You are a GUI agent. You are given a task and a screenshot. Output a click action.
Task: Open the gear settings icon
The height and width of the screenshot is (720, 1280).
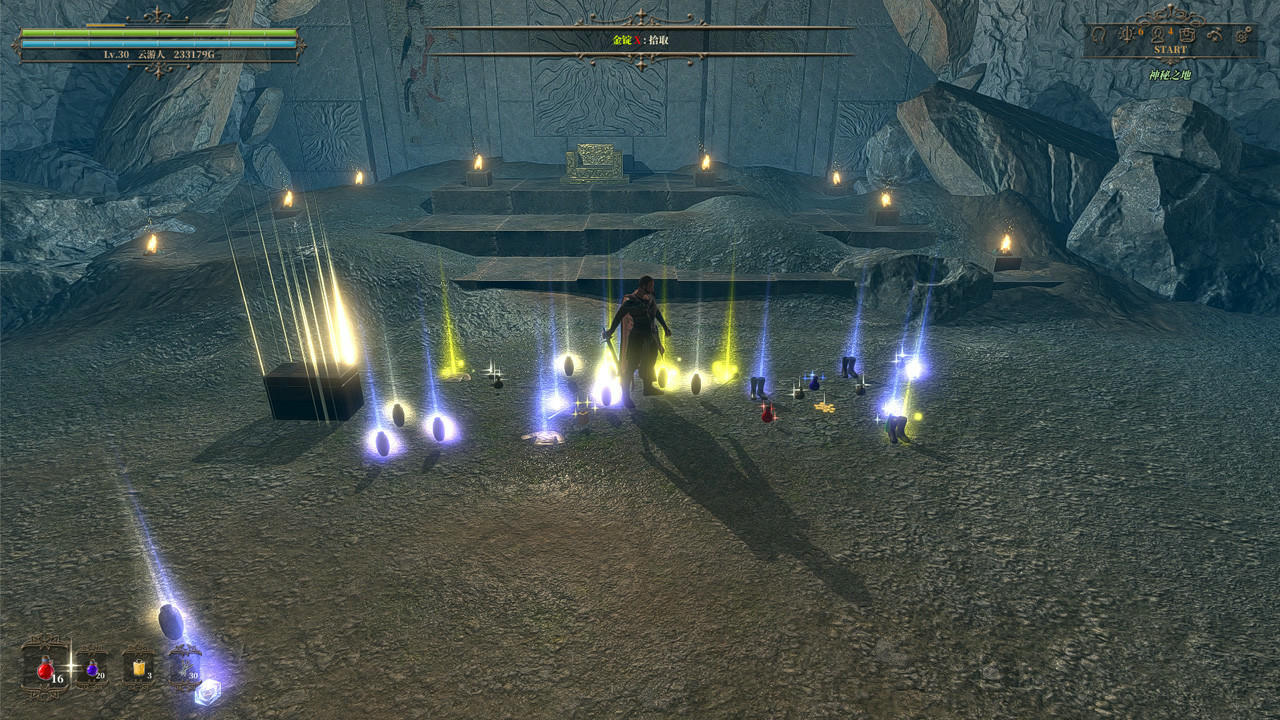pos(1244,35)
